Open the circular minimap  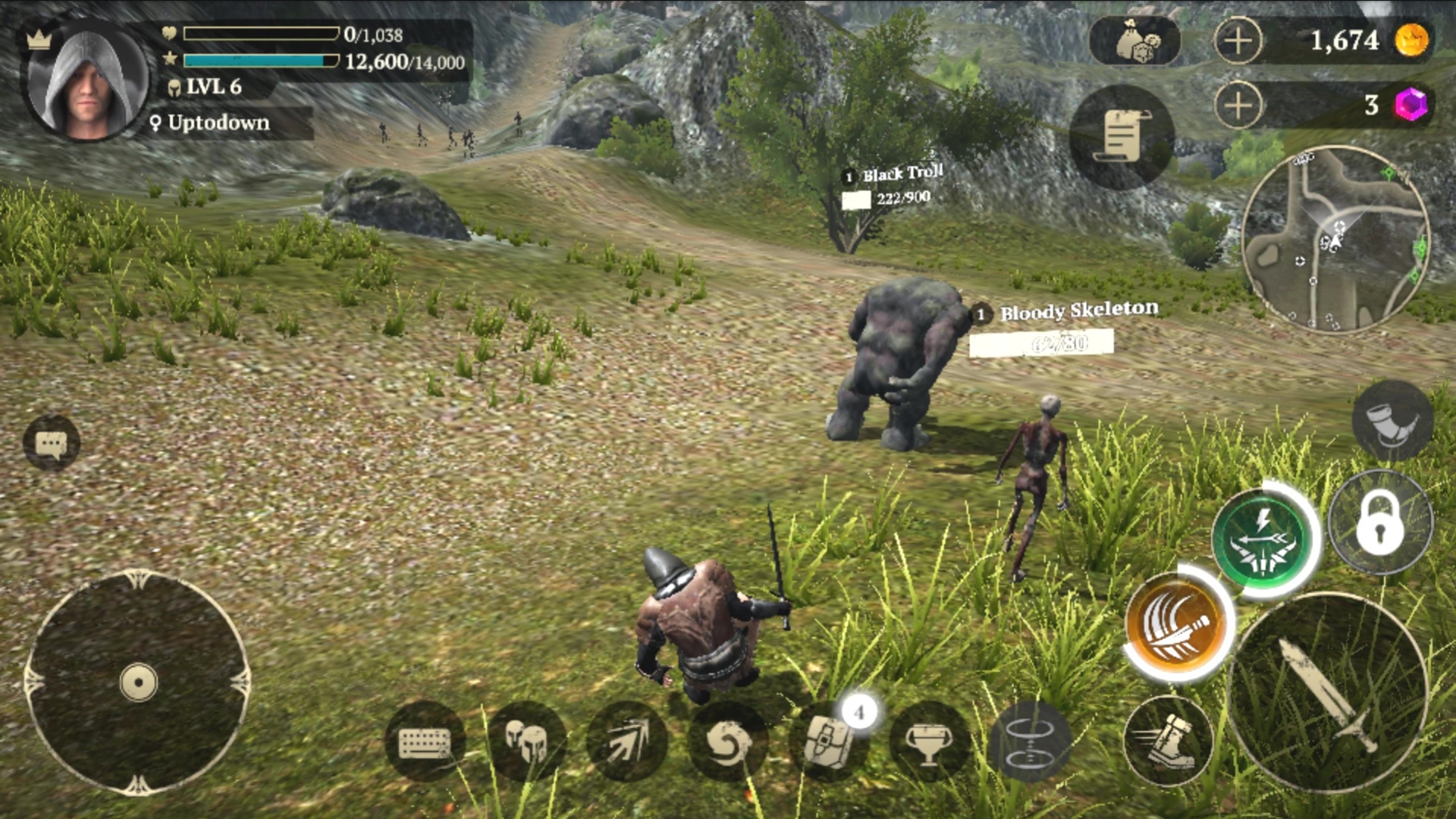(1335, 239)
